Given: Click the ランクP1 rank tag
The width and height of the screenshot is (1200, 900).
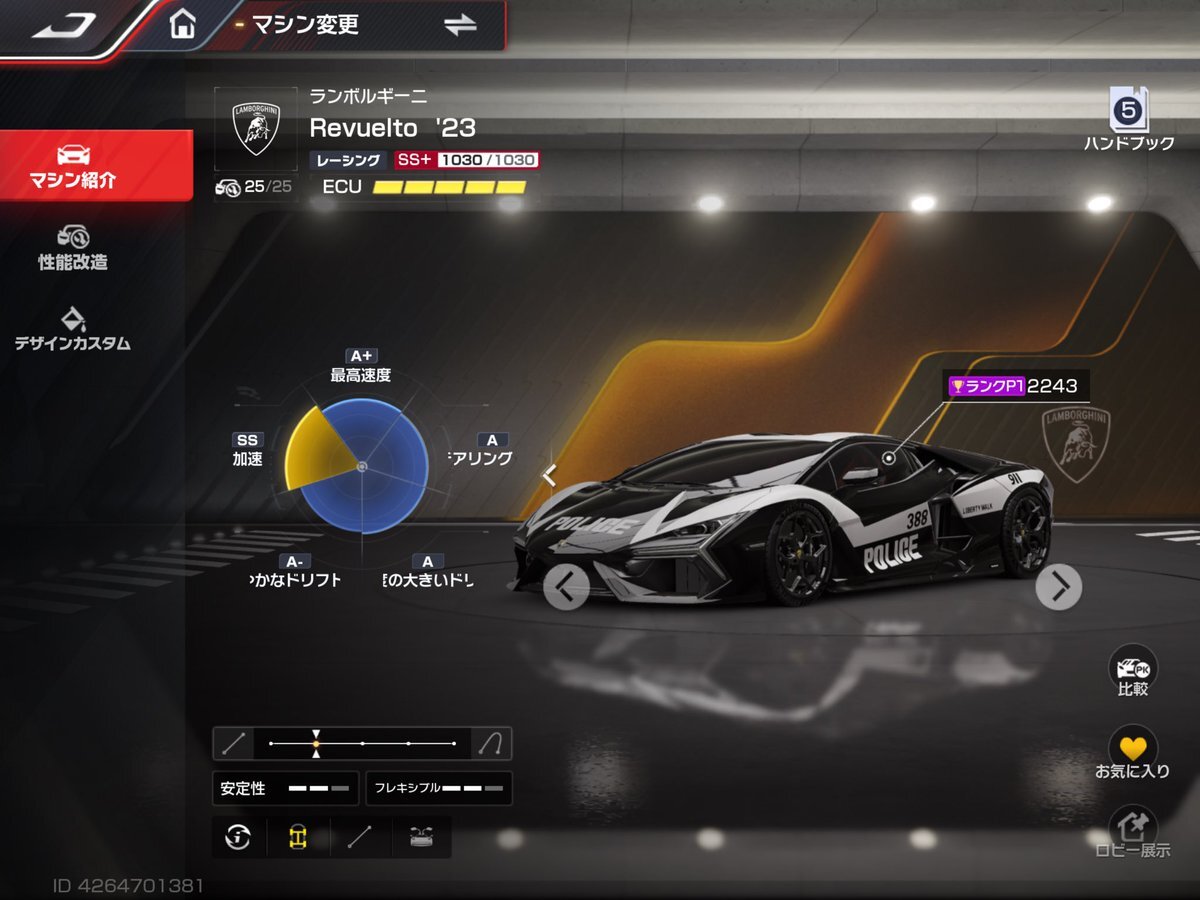Looking at the screenshot, I should [985, 386].
